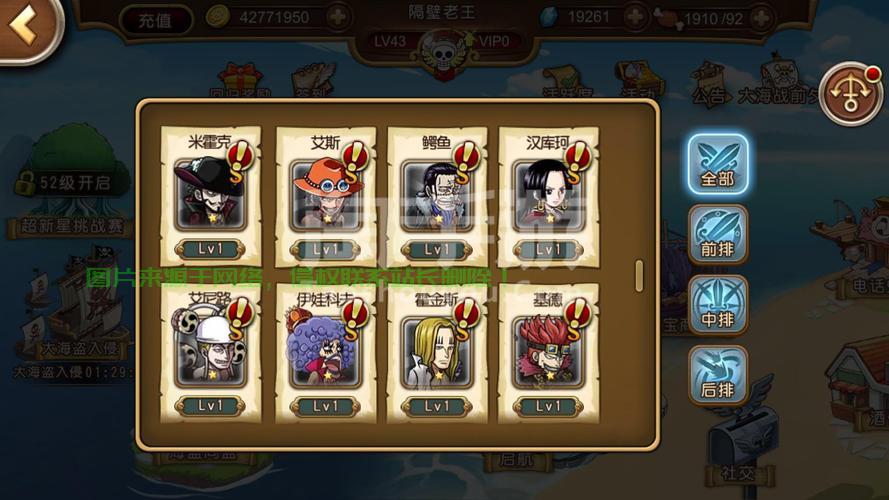Select the 基德 hero card
Screen dimensions: 889x500
(x=547, y=352)
